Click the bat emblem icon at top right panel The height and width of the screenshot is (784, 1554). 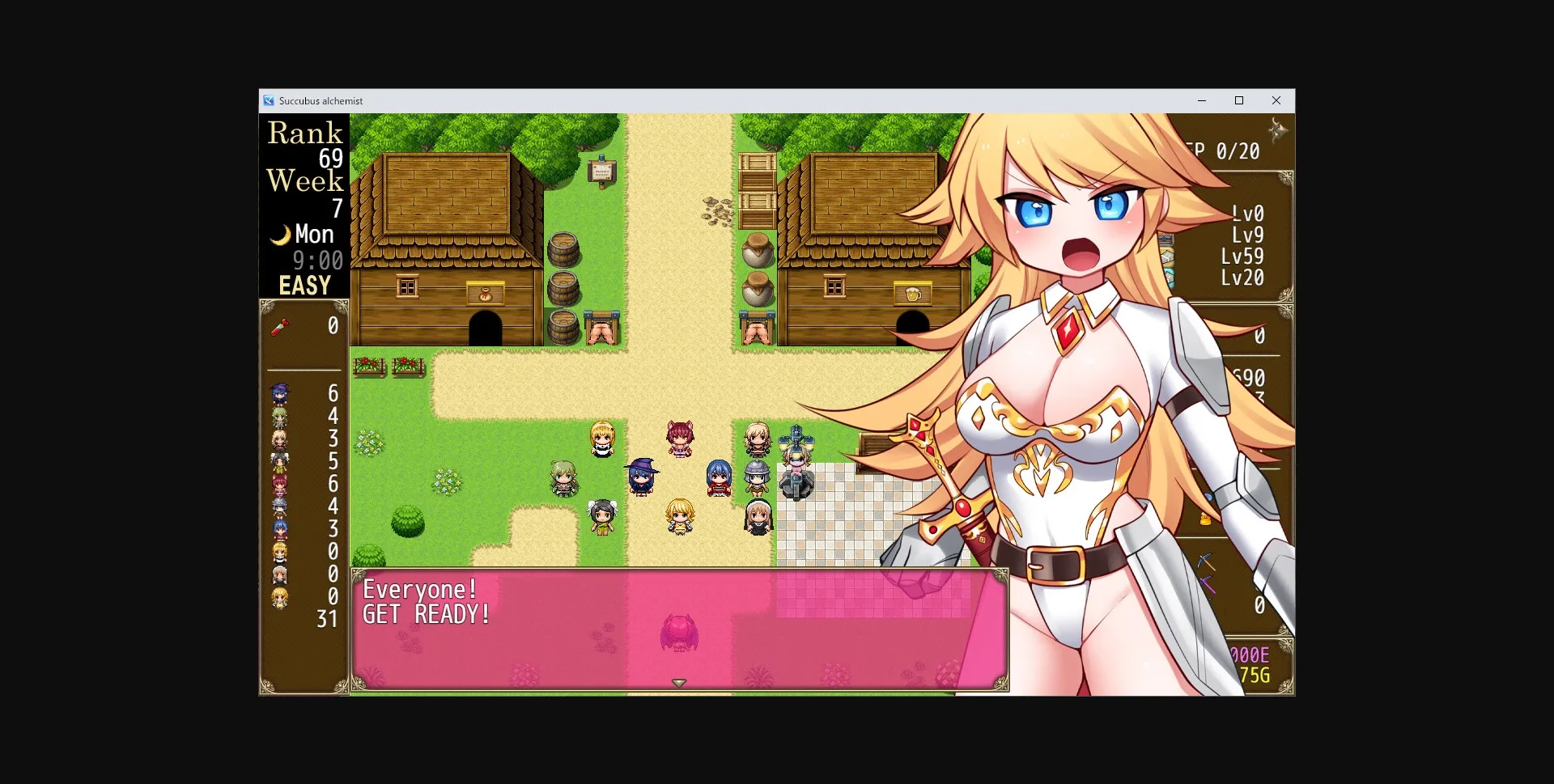coord(1276,129)
